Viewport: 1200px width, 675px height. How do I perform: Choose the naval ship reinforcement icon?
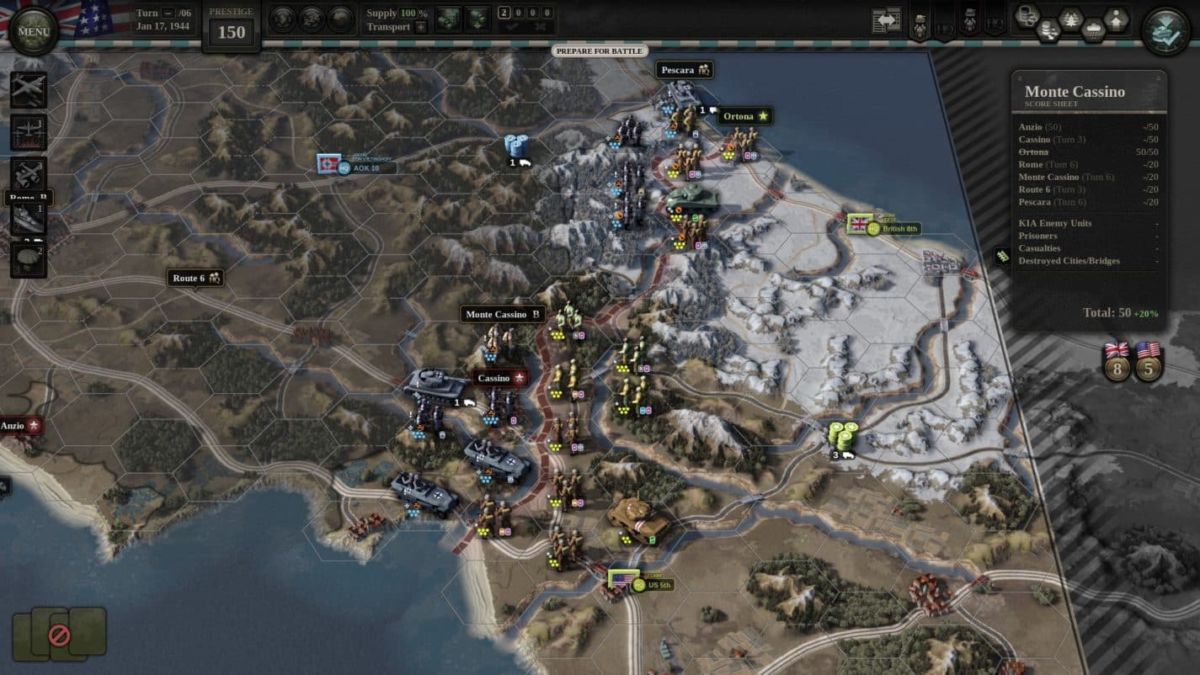[28, 219]
